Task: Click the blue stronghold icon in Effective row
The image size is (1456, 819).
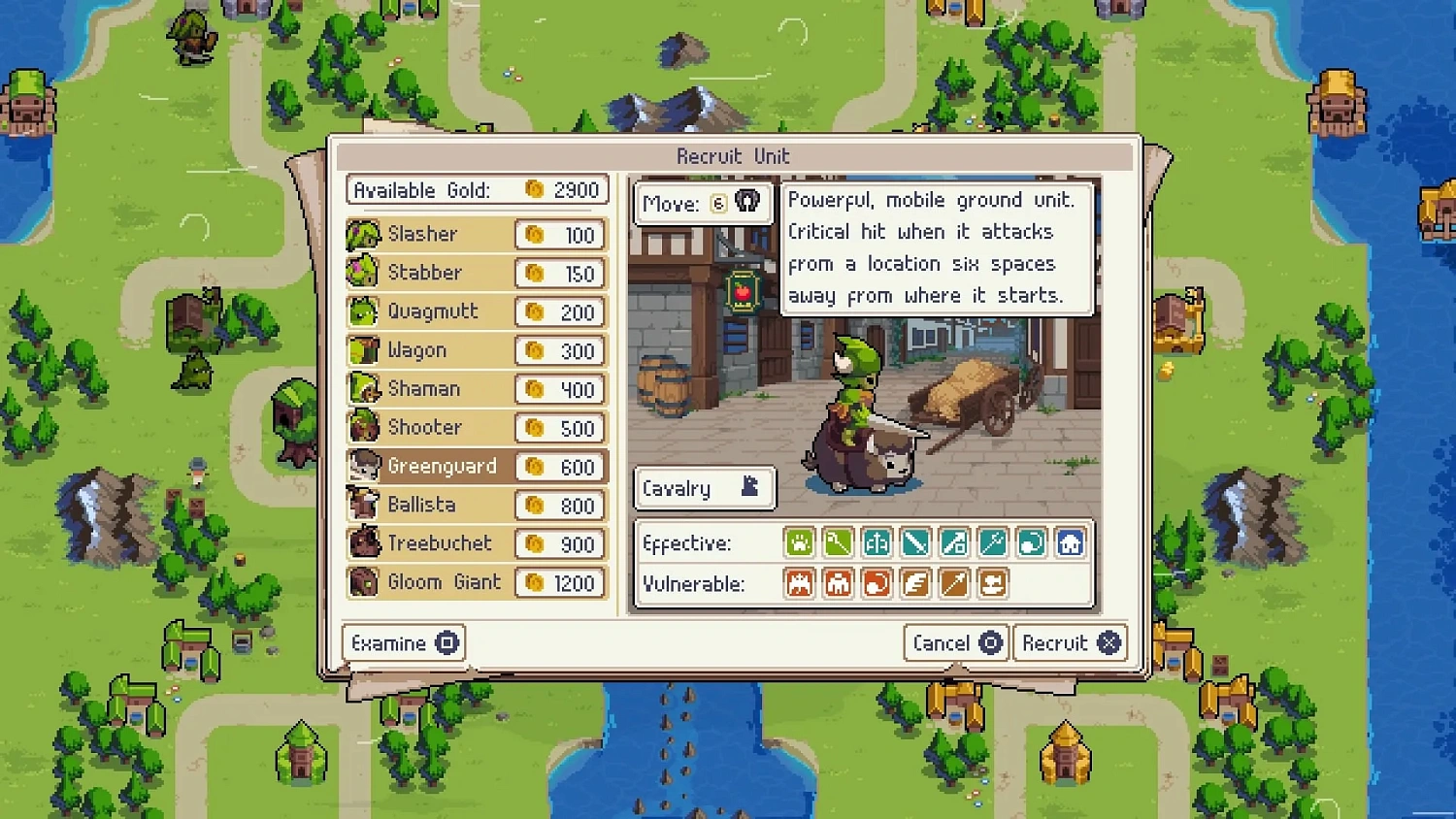Action: (x=1071, y=542)
